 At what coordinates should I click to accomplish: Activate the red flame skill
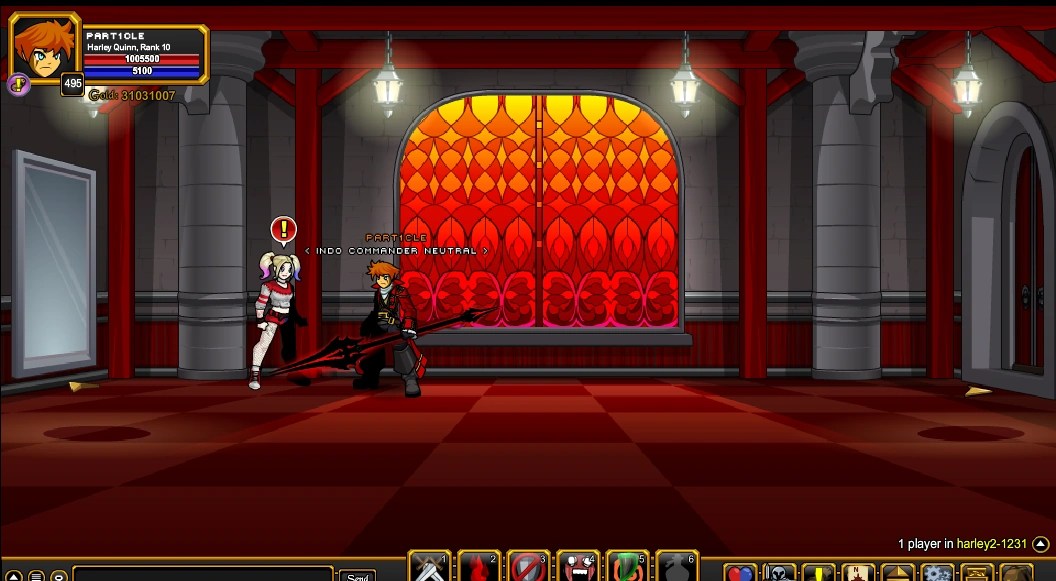479,568
